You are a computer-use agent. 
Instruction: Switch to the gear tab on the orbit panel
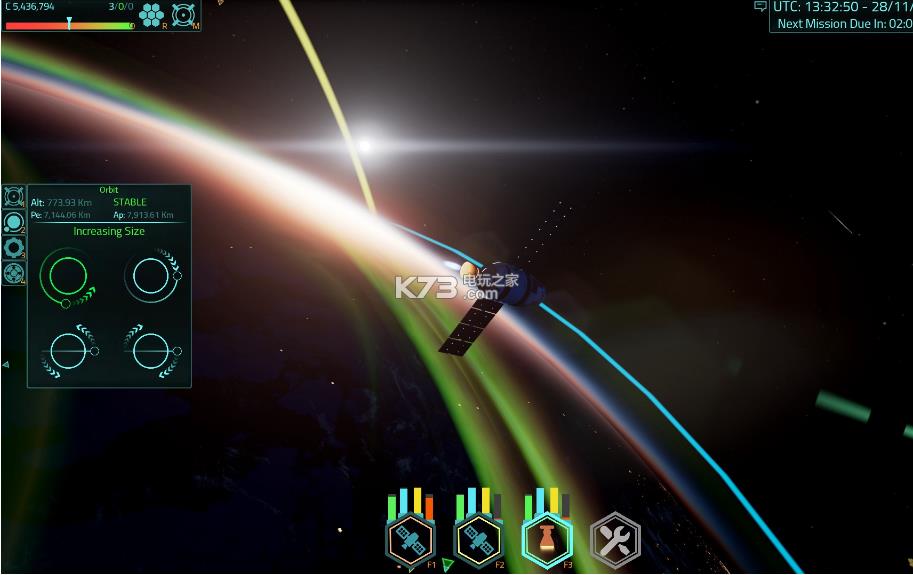click(x=14, y=247)
